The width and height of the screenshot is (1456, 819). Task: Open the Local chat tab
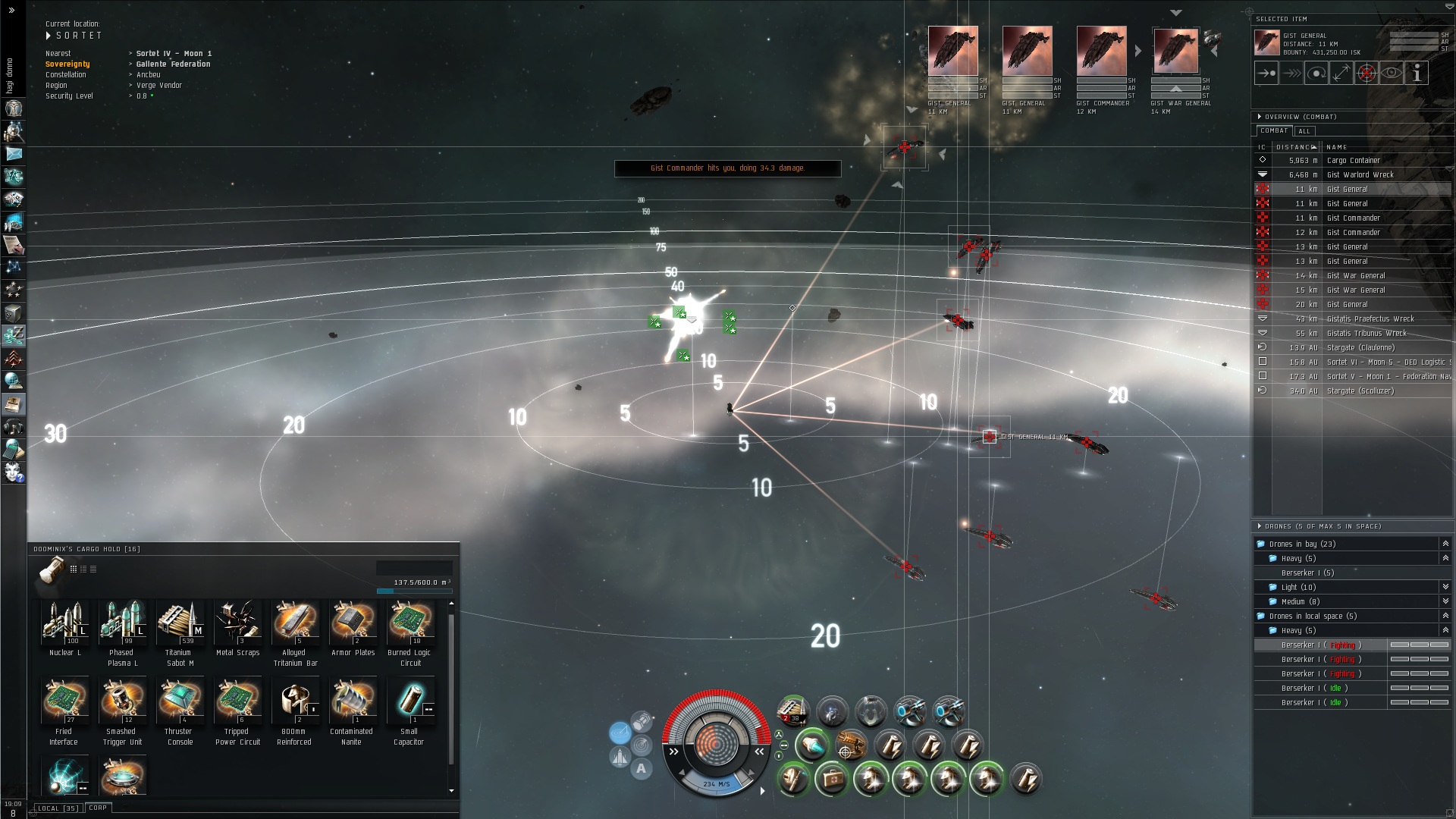pyautogui.click(x=58, y=808)
